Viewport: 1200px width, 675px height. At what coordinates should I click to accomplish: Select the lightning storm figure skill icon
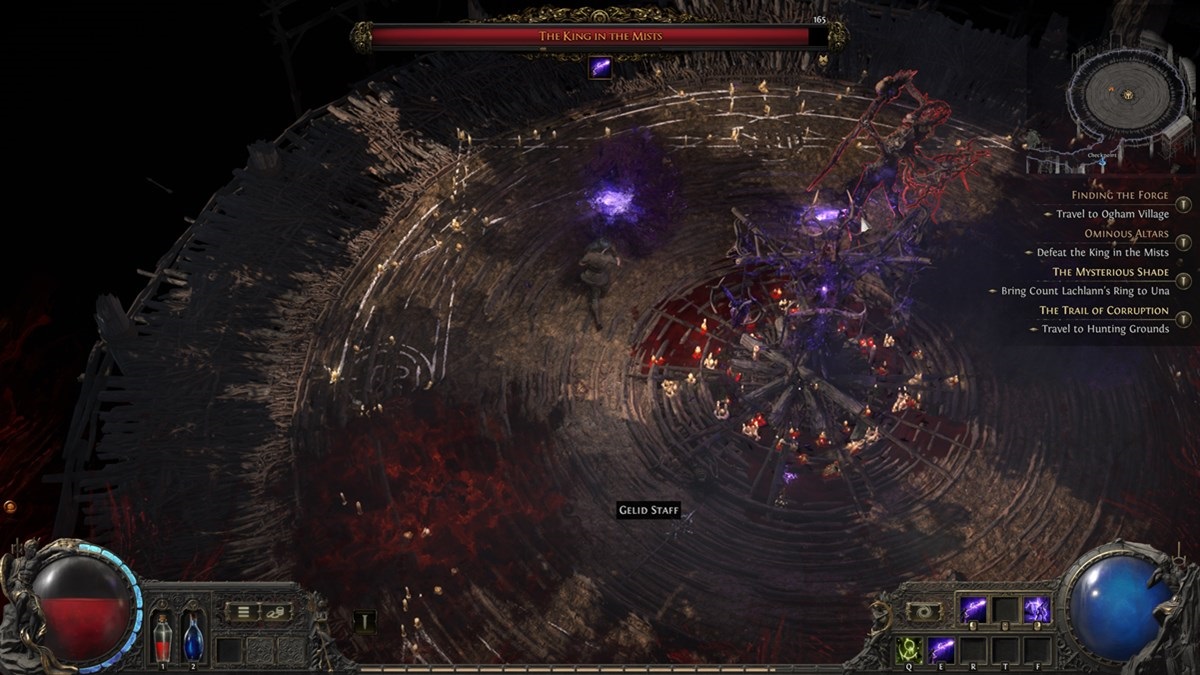pos(1035,609)
